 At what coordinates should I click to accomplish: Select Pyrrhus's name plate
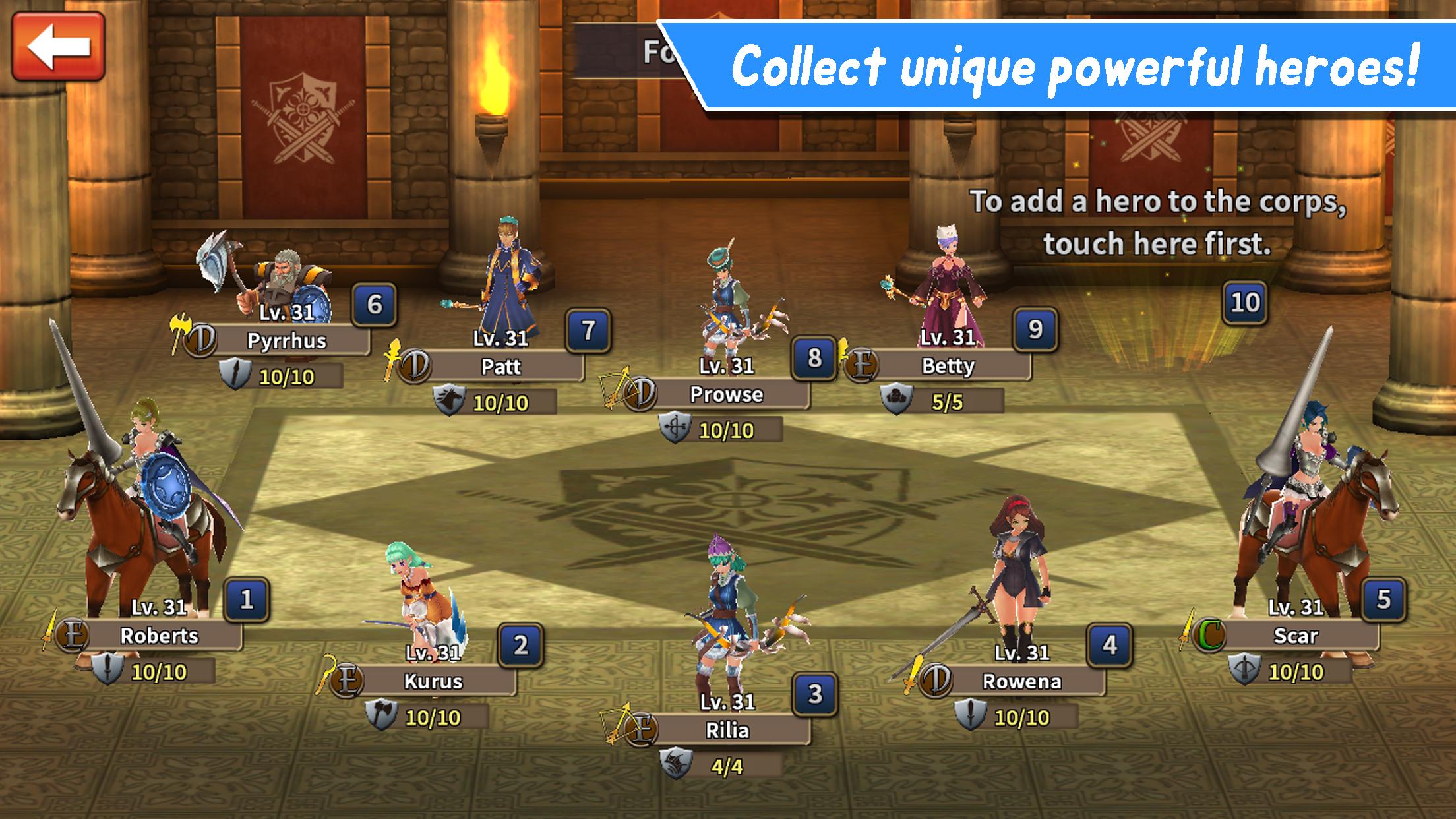(x=287, y=341)
